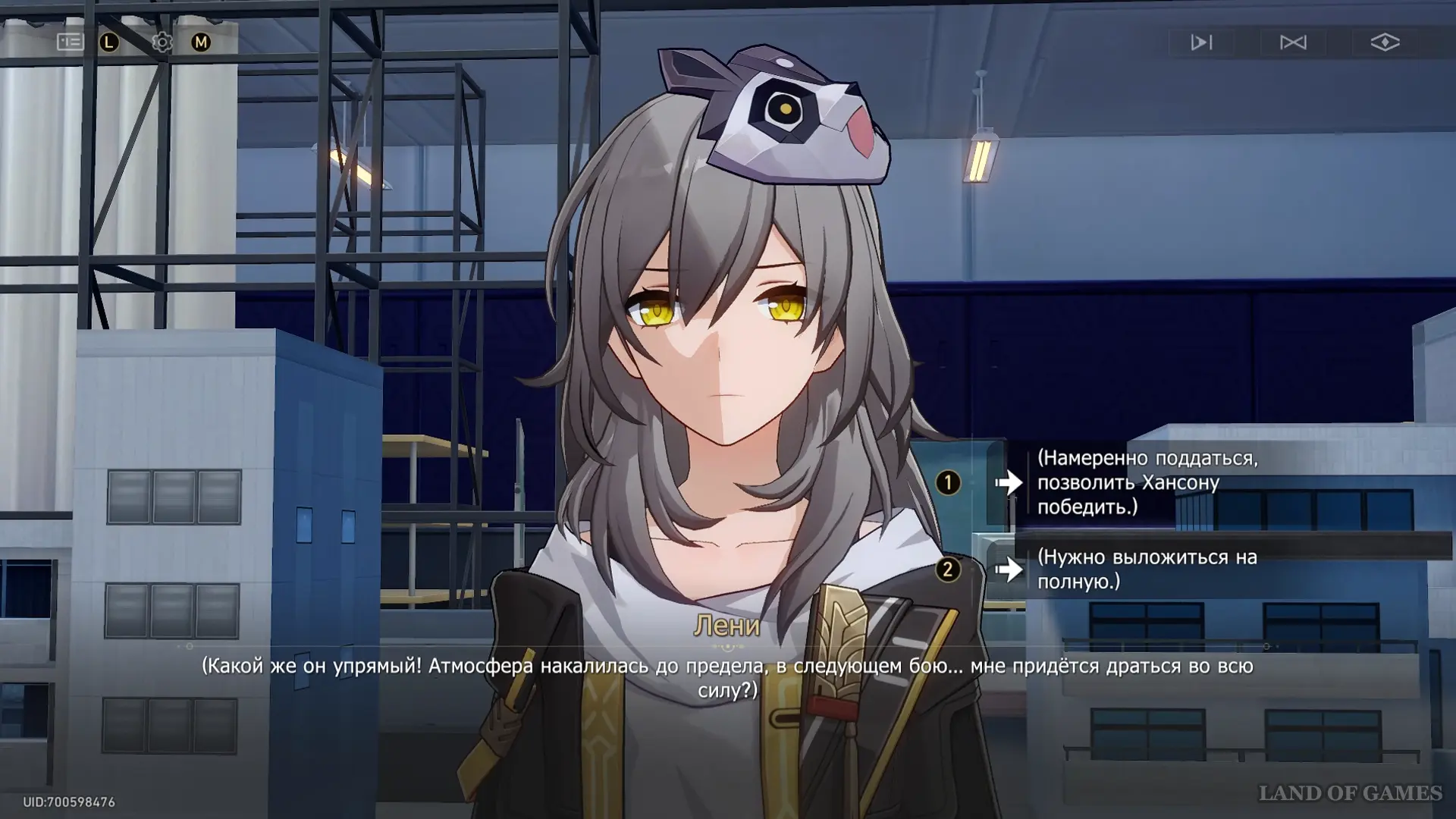Skip the dialogue with the skip button

[x=1293, y=42]
